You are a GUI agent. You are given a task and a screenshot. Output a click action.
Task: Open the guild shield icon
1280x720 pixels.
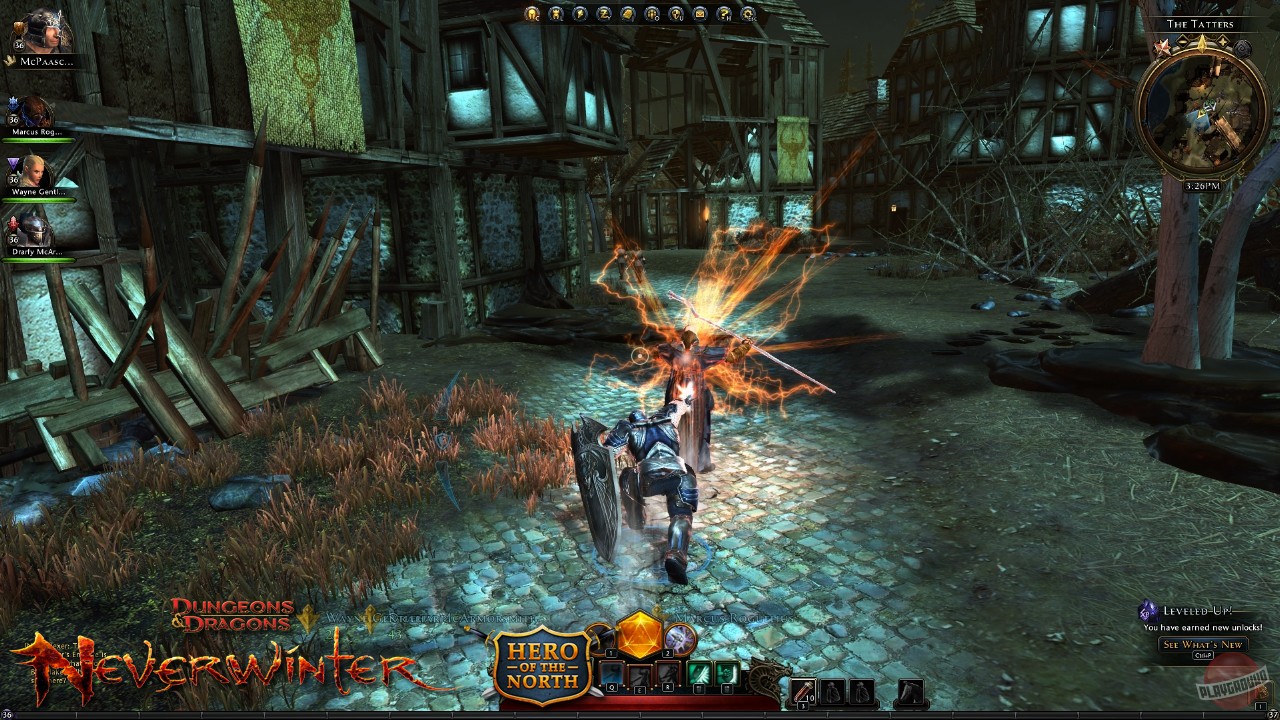pyautogui.click(x=677, y=13)
